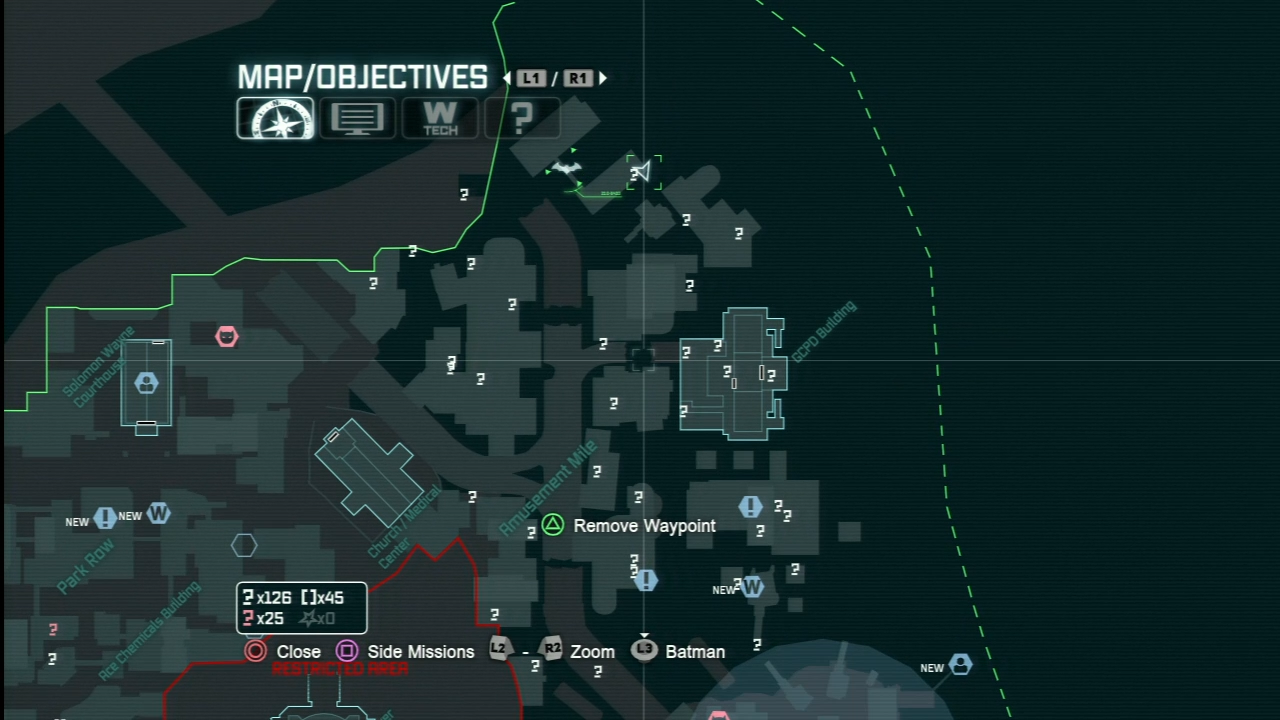Image resolution: width=1280 pixels, height=720 pixels.
Task: Select the Church / Medical Center building
Action: point(366,475)
